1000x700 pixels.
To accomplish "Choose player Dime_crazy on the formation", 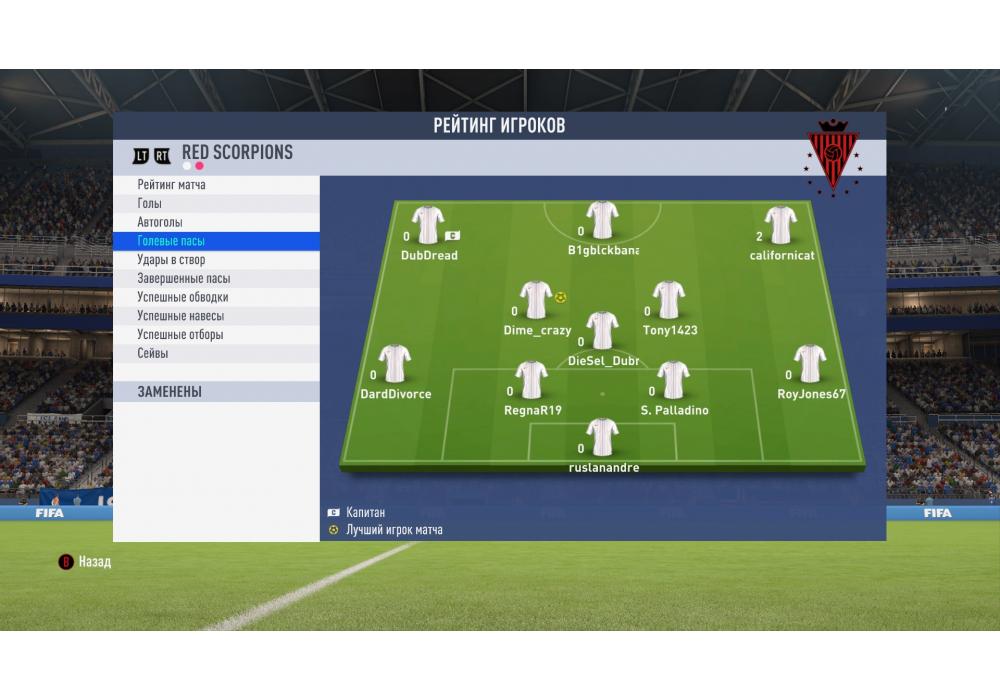I will (536, 301).
